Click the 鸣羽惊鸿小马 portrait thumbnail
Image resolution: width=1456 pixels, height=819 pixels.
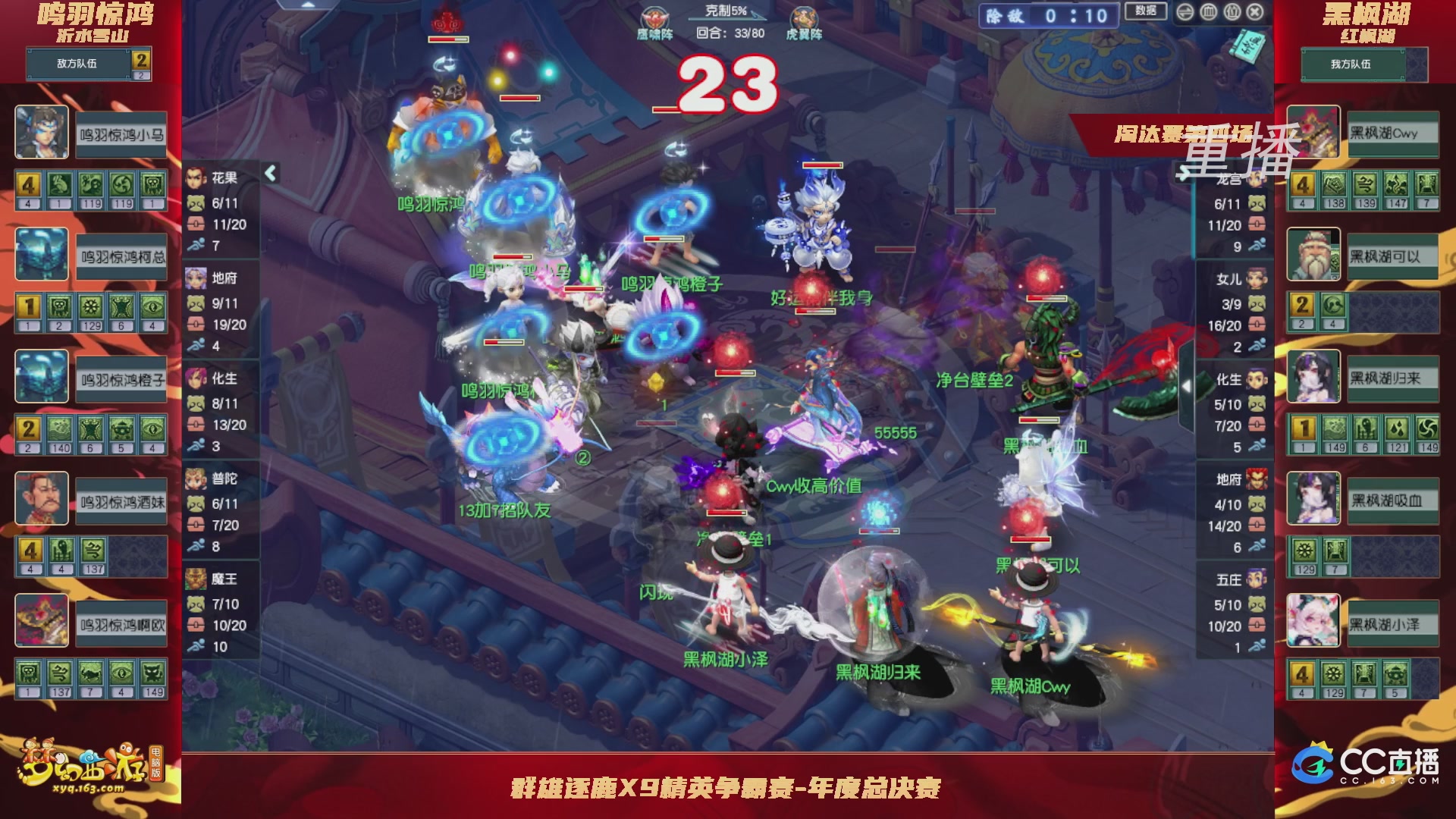point(42,133)
